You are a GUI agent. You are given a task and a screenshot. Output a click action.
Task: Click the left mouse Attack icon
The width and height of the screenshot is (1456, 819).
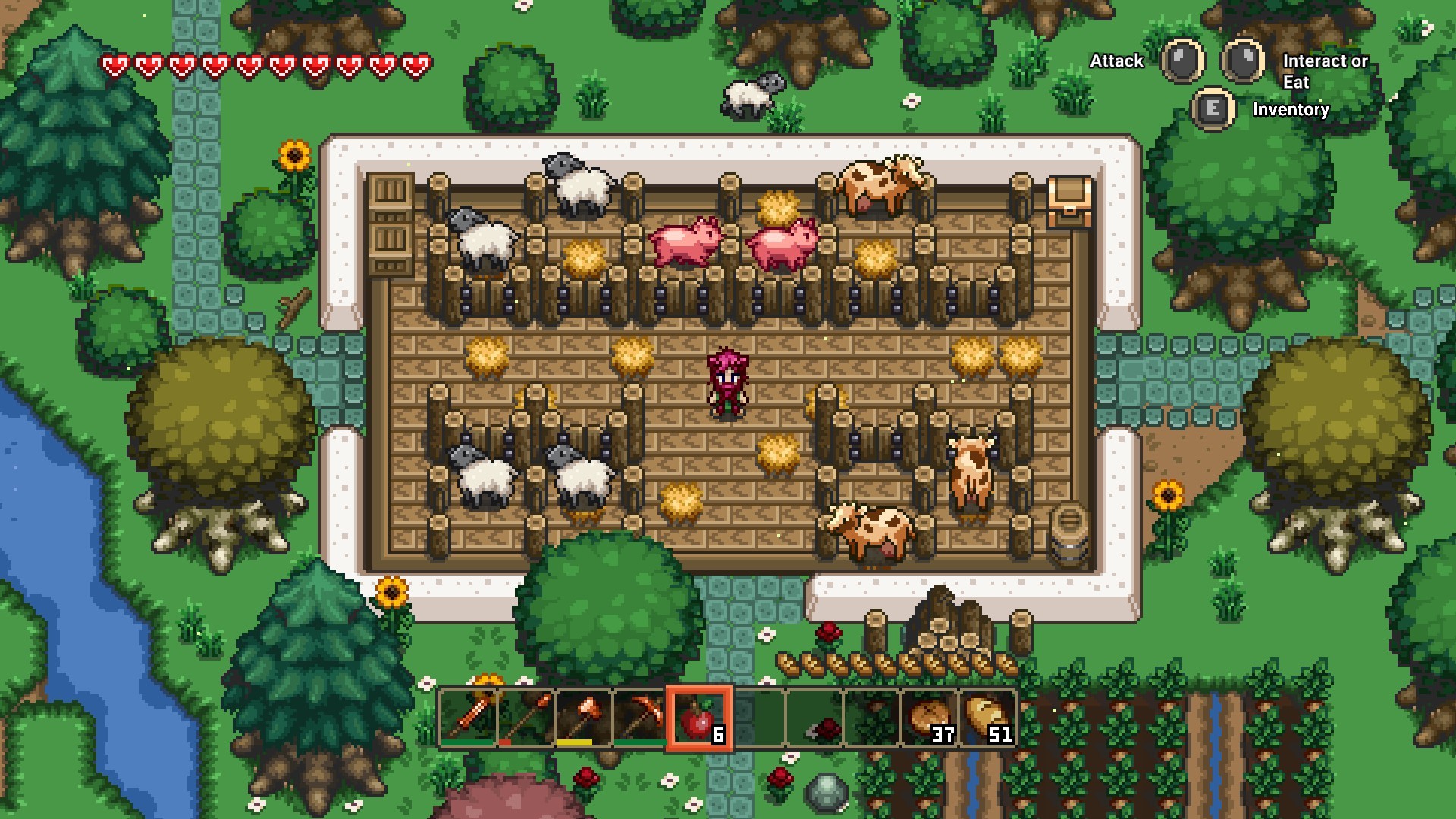click(1180, 61)
